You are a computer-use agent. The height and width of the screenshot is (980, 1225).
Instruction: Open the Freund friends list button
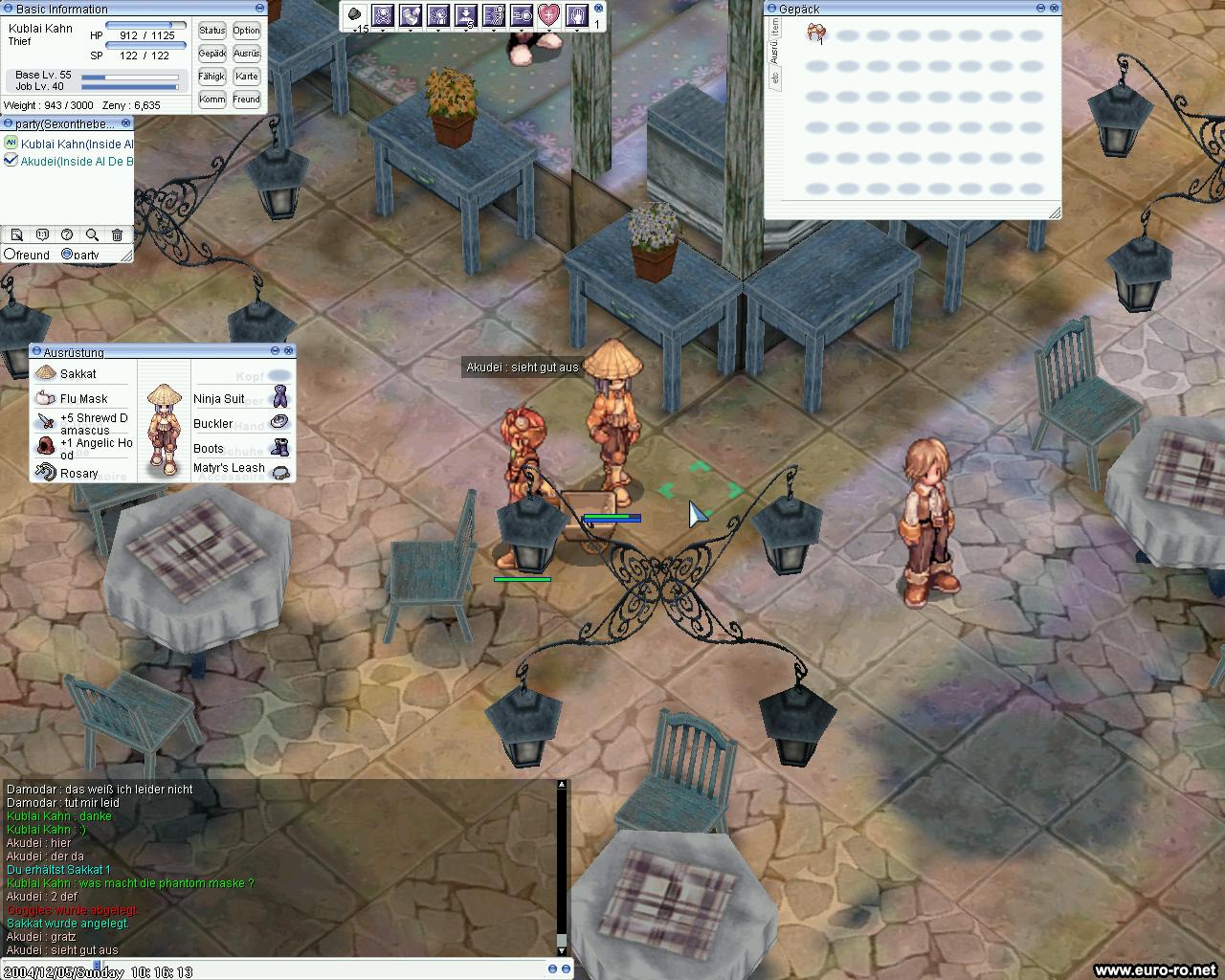246,100
